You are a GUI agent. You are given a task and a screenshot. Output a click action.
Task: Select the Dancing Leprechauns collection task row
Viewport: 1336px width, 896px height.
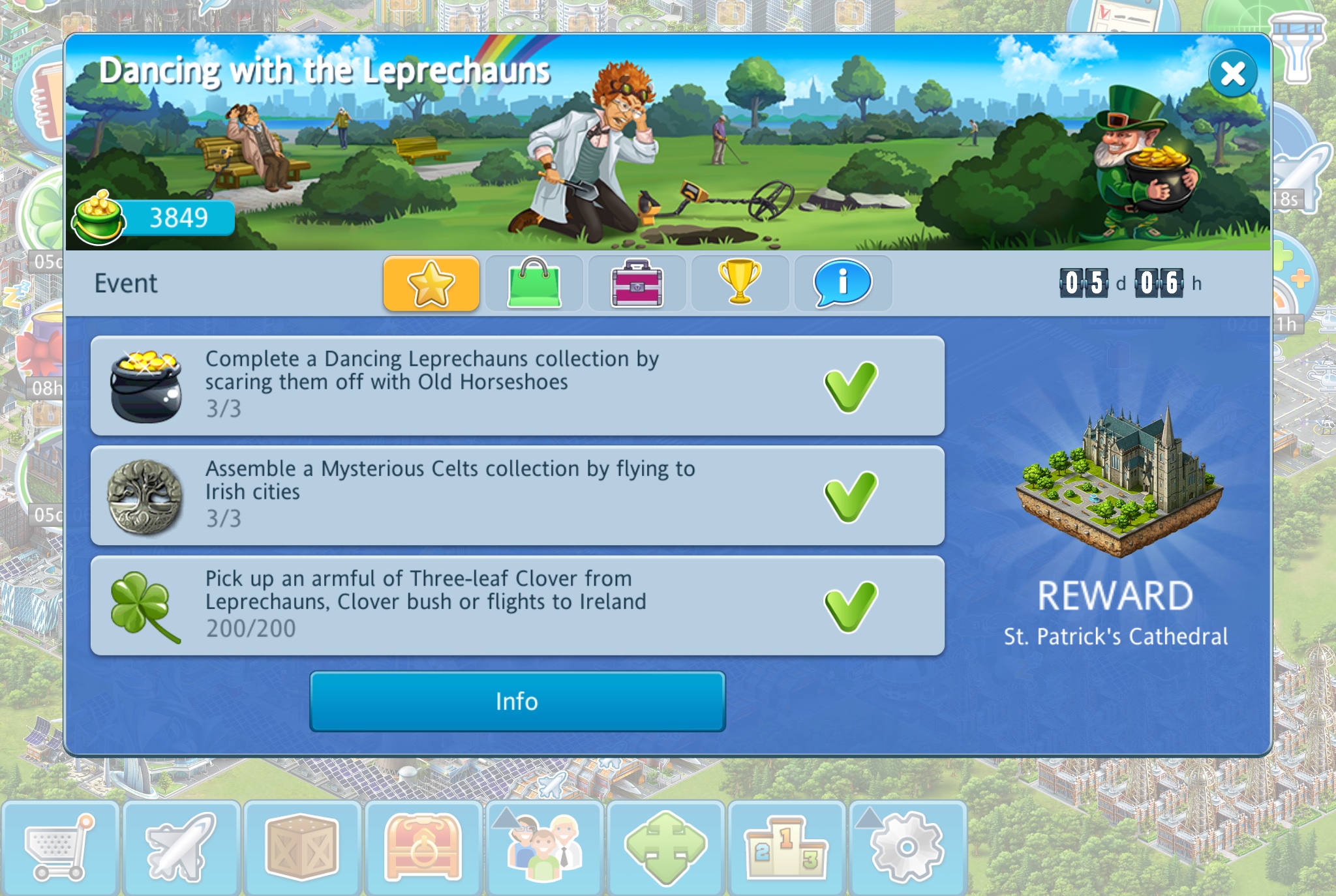[x=517, y=385]
